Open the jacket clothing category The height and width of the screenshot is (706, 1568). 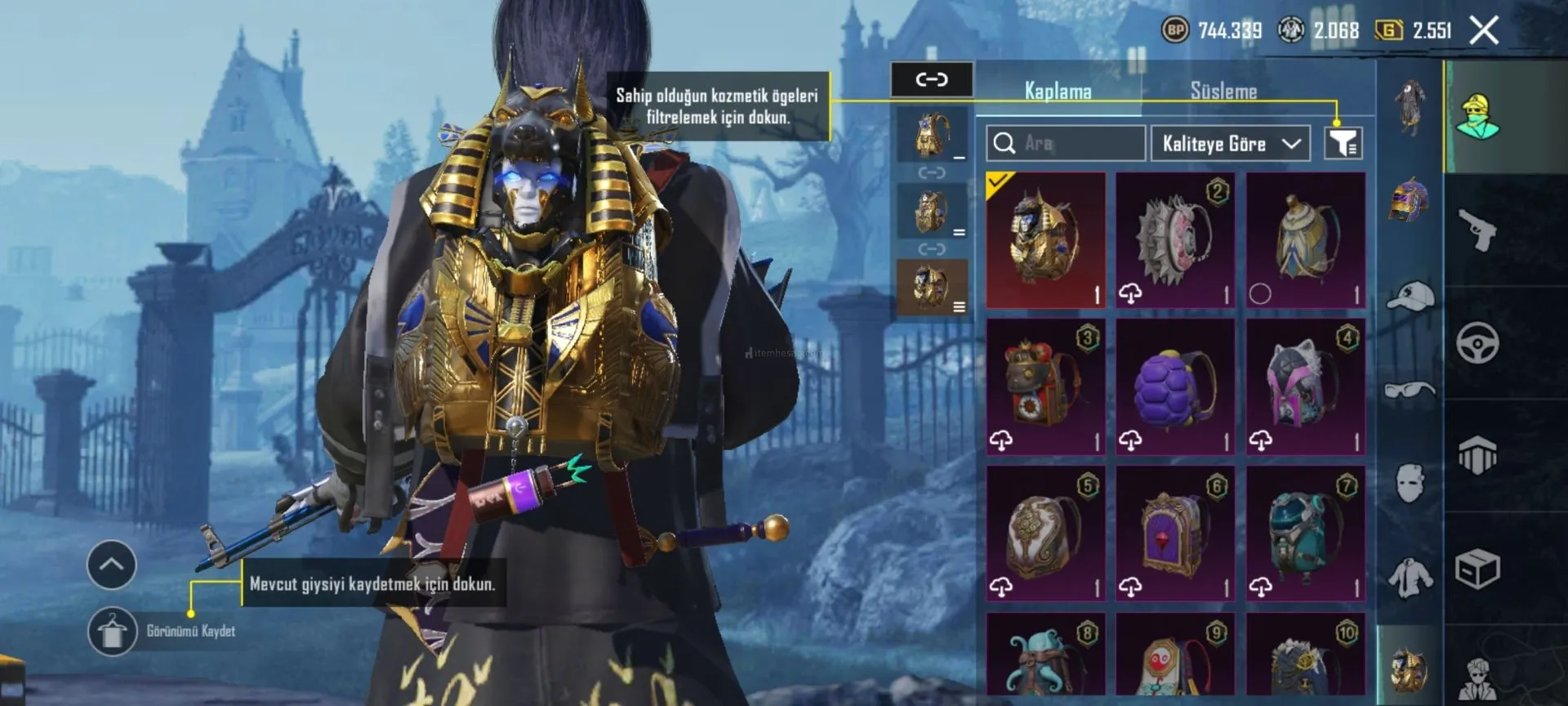(1410, 577)
